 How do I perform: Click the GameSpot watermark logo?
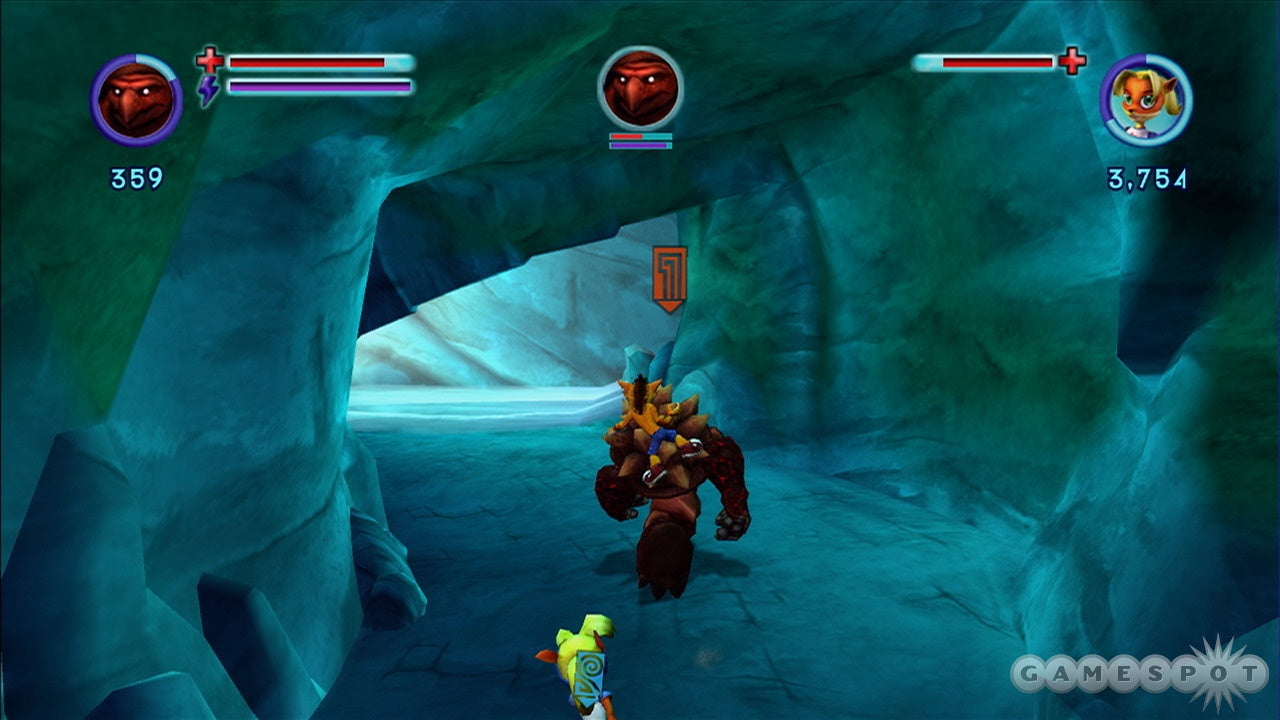click(x=1138, y=673)
